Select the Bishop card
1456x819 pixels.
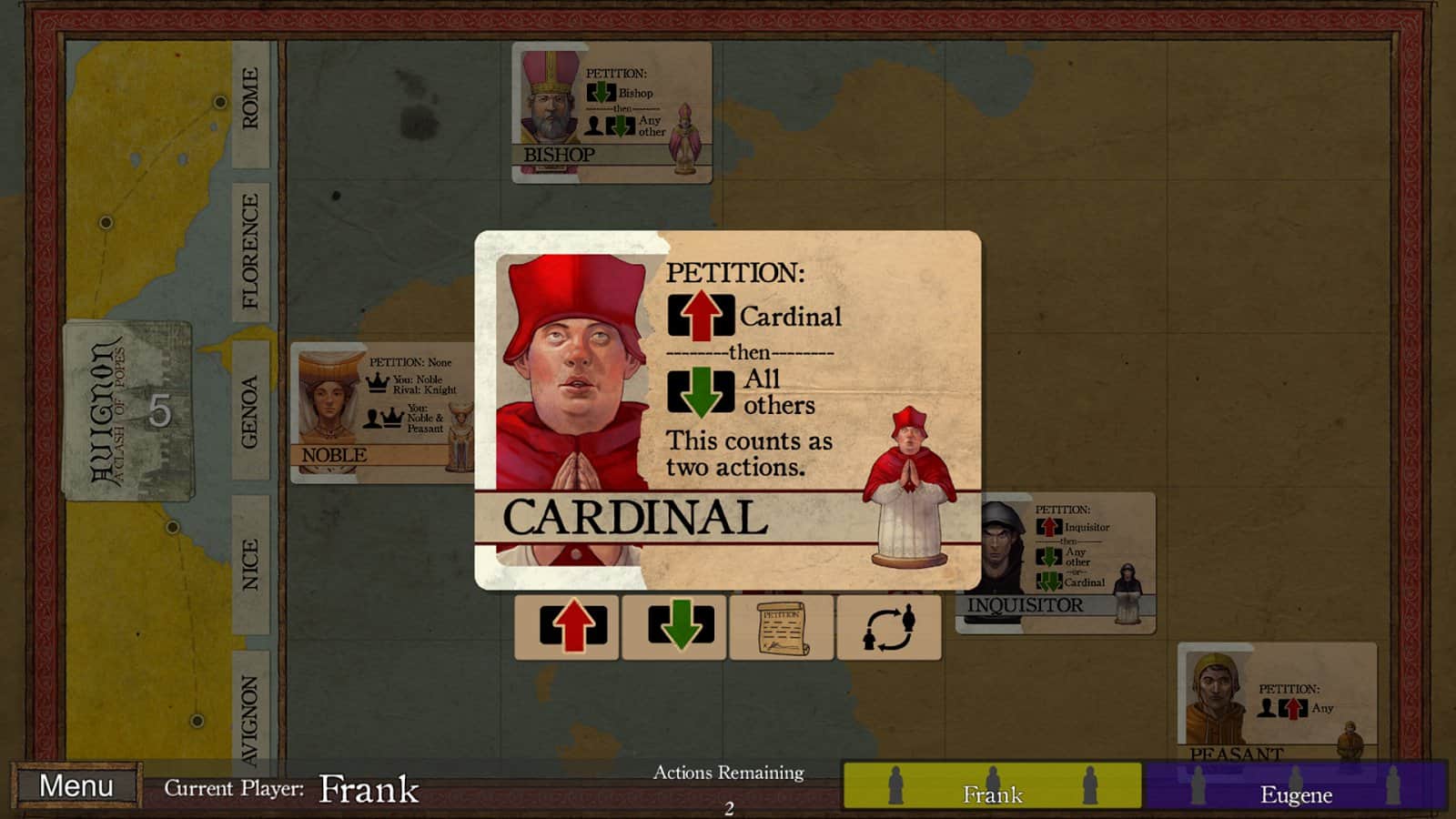point(612,113)
